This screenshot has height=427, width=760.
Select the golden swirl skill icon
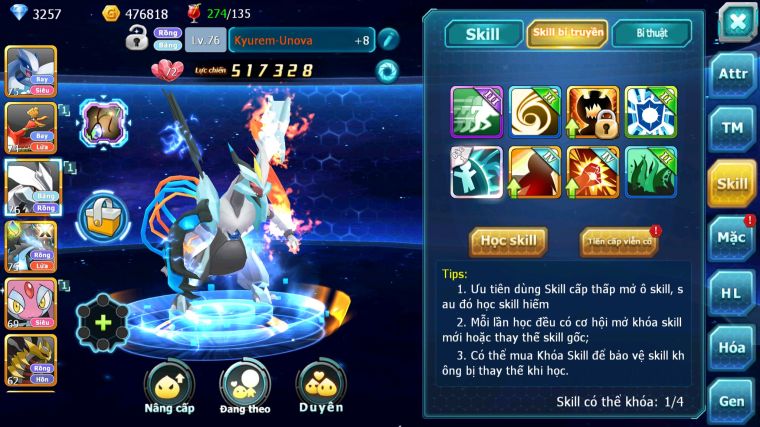pos(535,112)
